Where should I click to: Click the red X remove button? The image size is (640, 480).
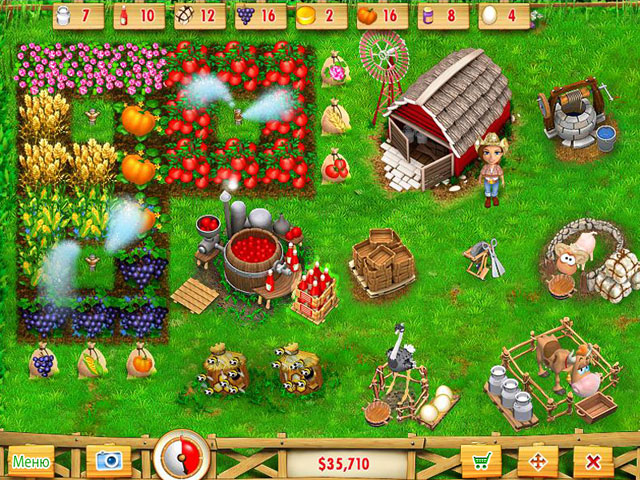(594, 462)
